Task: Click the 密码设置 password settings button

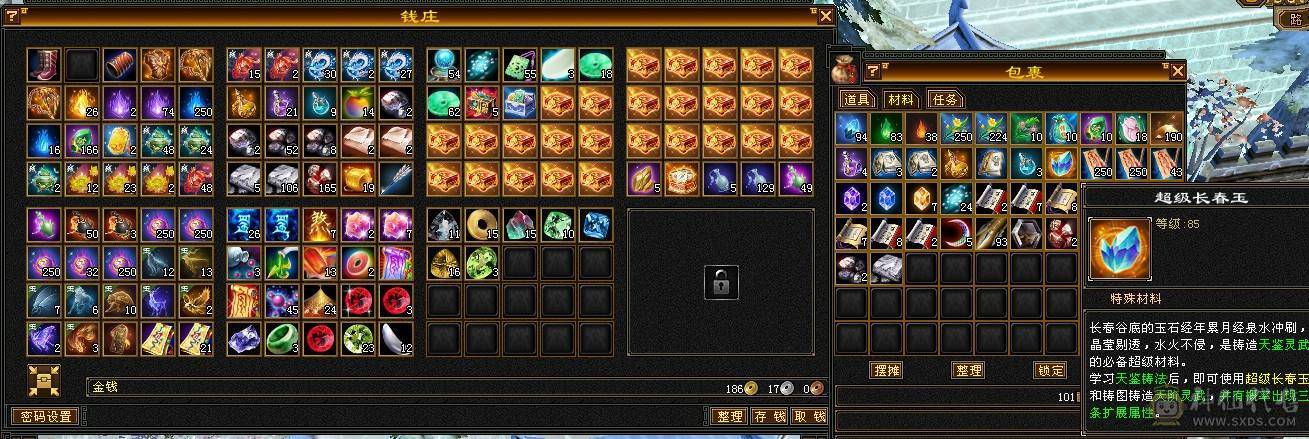Action: click(x=45, y=416)
